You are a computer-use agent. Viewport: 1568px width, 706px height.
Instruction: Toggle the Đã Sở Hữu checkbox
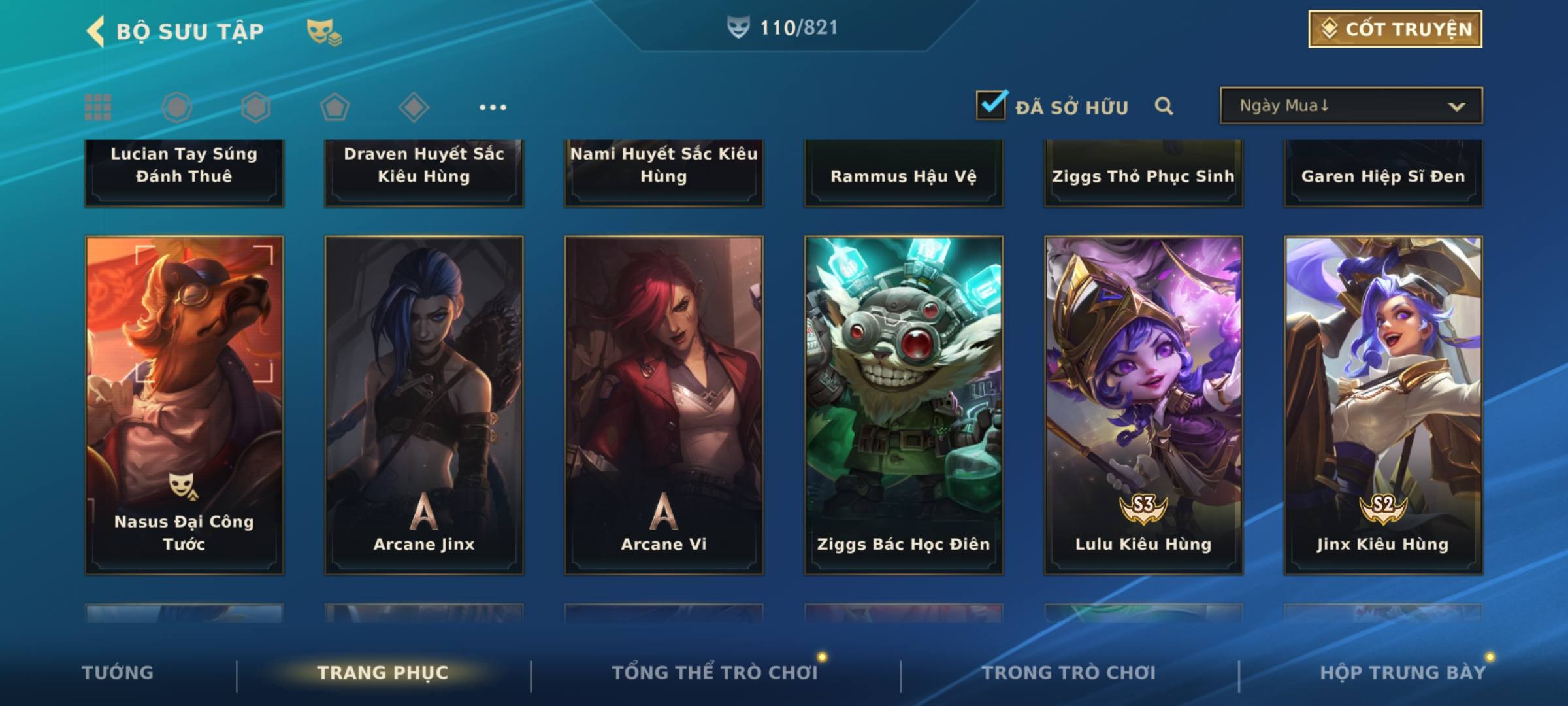tap(991, 105)
